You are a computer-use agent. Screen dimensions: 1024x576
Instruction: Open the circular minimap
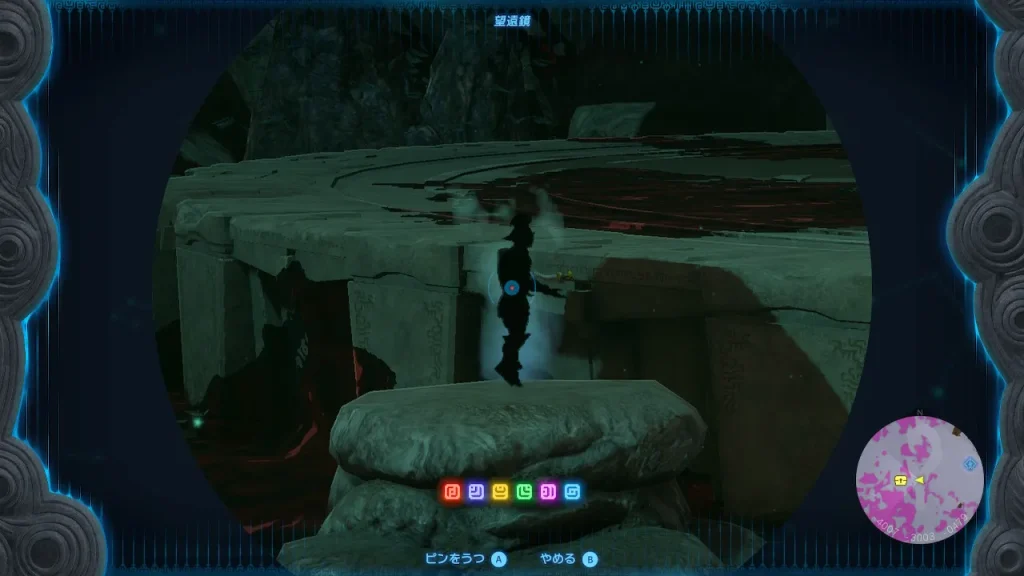pyautogui.click(x=919, y=476)
